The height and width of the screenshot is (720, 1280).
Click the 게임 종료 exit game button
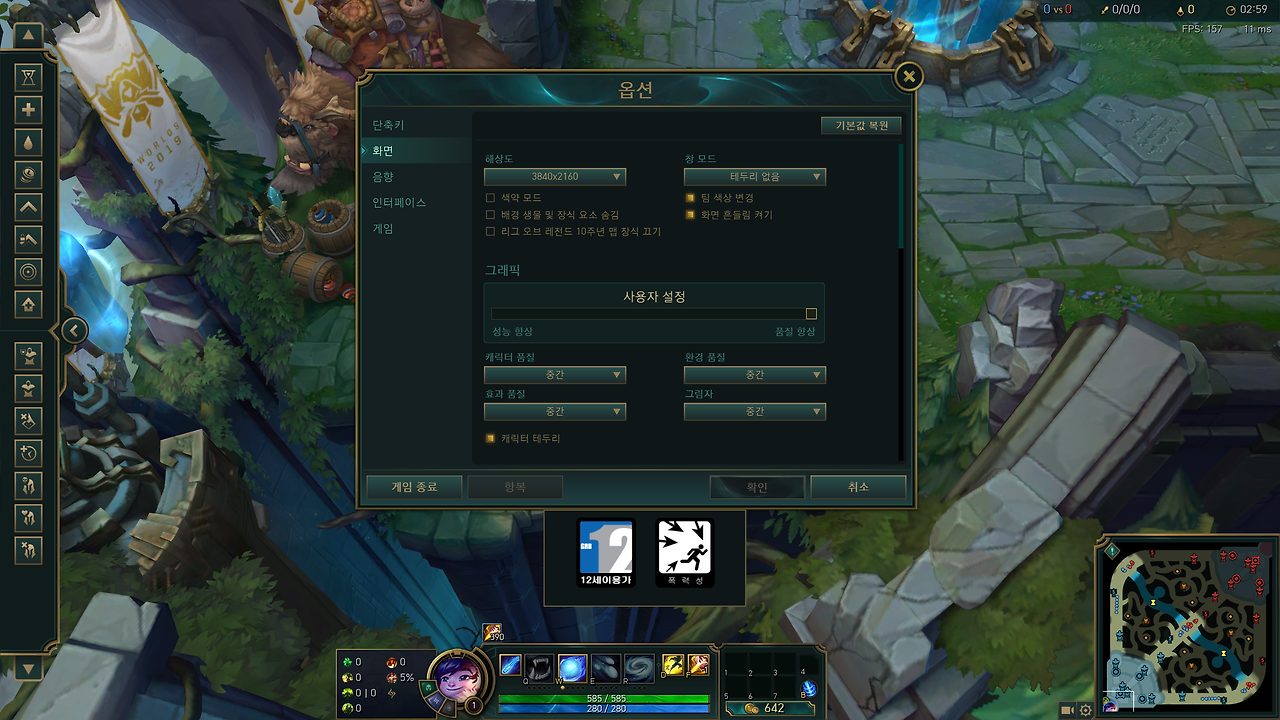414,487
